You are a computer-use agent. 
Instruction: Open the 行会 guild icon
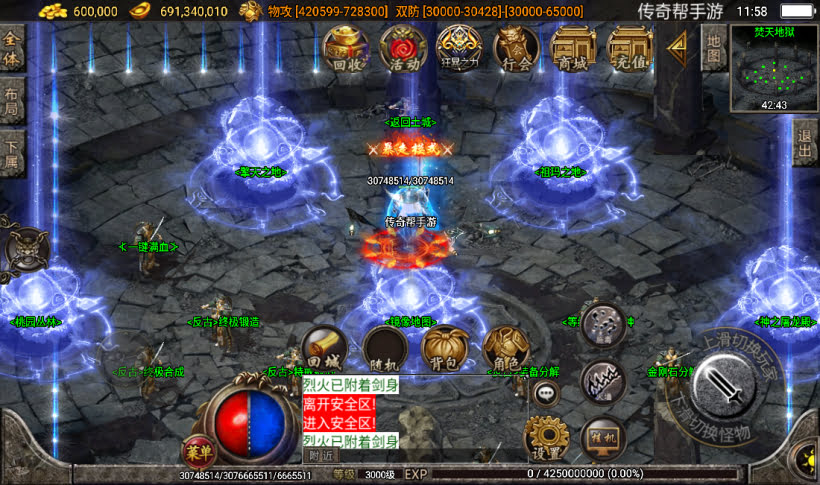517,49
